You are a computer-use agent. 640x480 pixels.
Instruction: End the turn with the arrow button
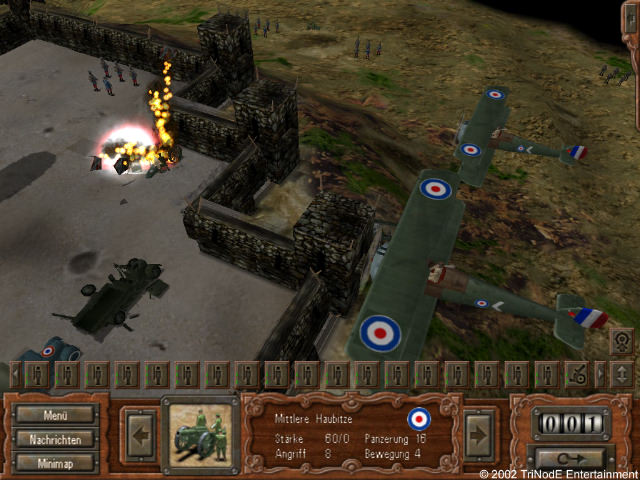(x=571, y=460)
